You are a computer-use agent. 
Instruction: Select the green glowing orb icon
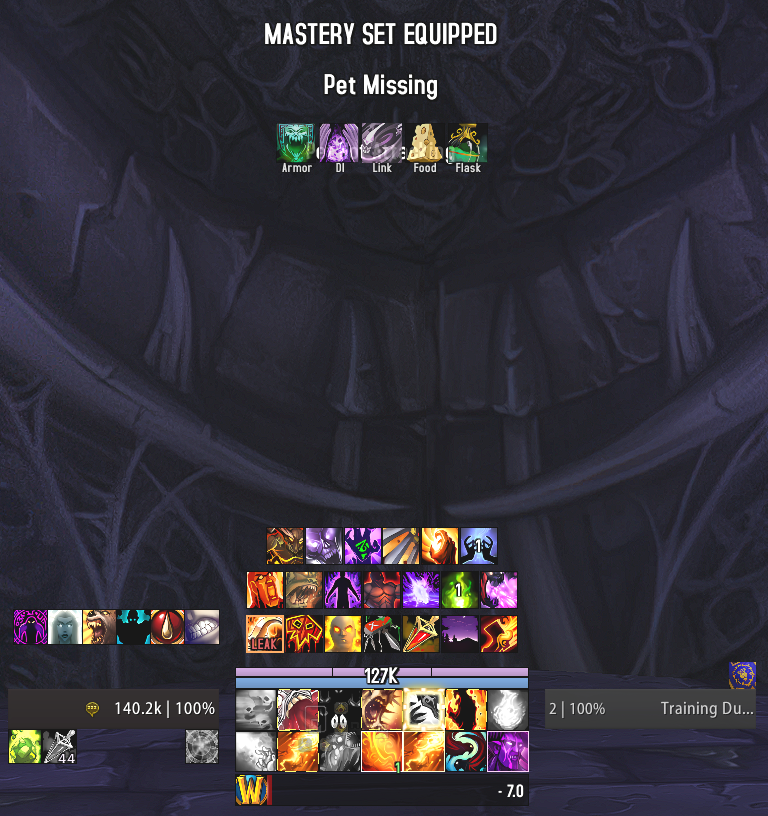(x=25, y=747)
